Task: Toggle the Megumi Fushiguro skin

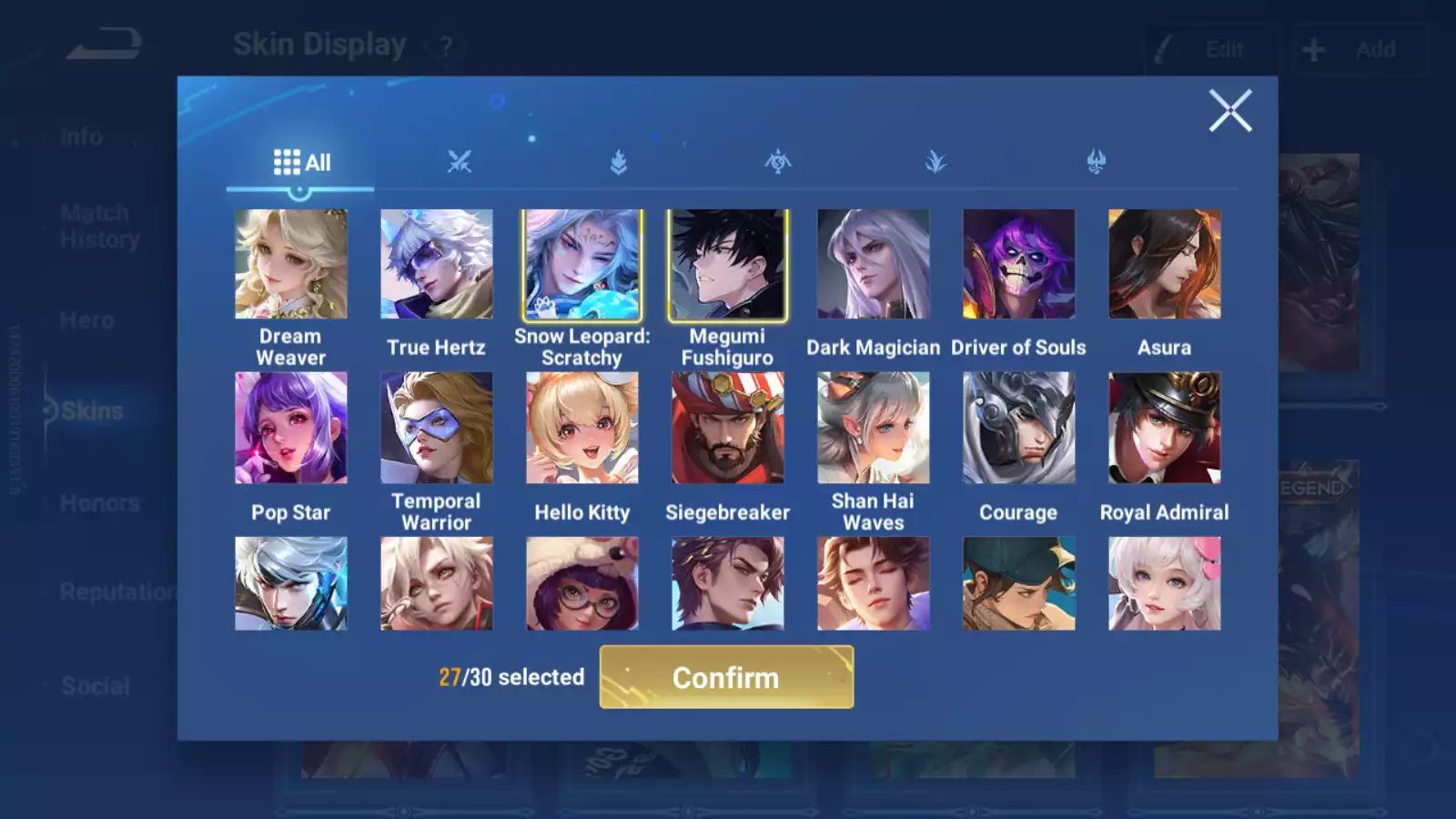Action: 728,265
